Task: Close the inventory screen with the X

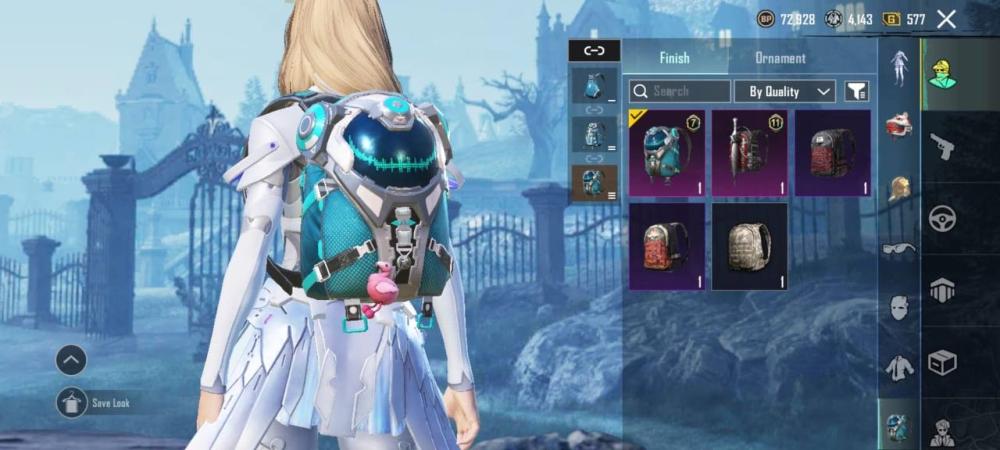Action: pos(946,18)
